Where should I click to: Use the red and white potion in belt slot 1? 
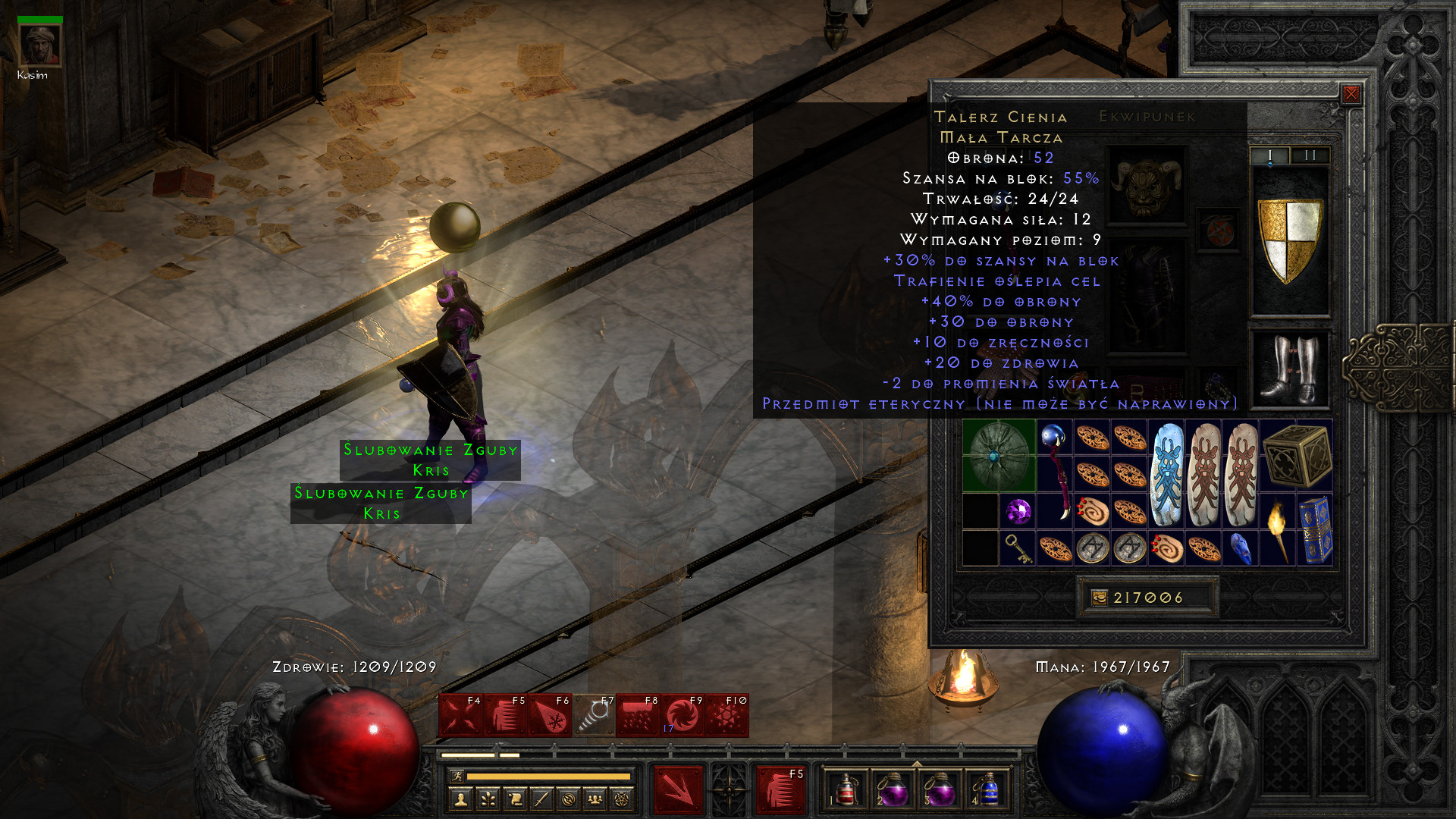coord(847,789)
